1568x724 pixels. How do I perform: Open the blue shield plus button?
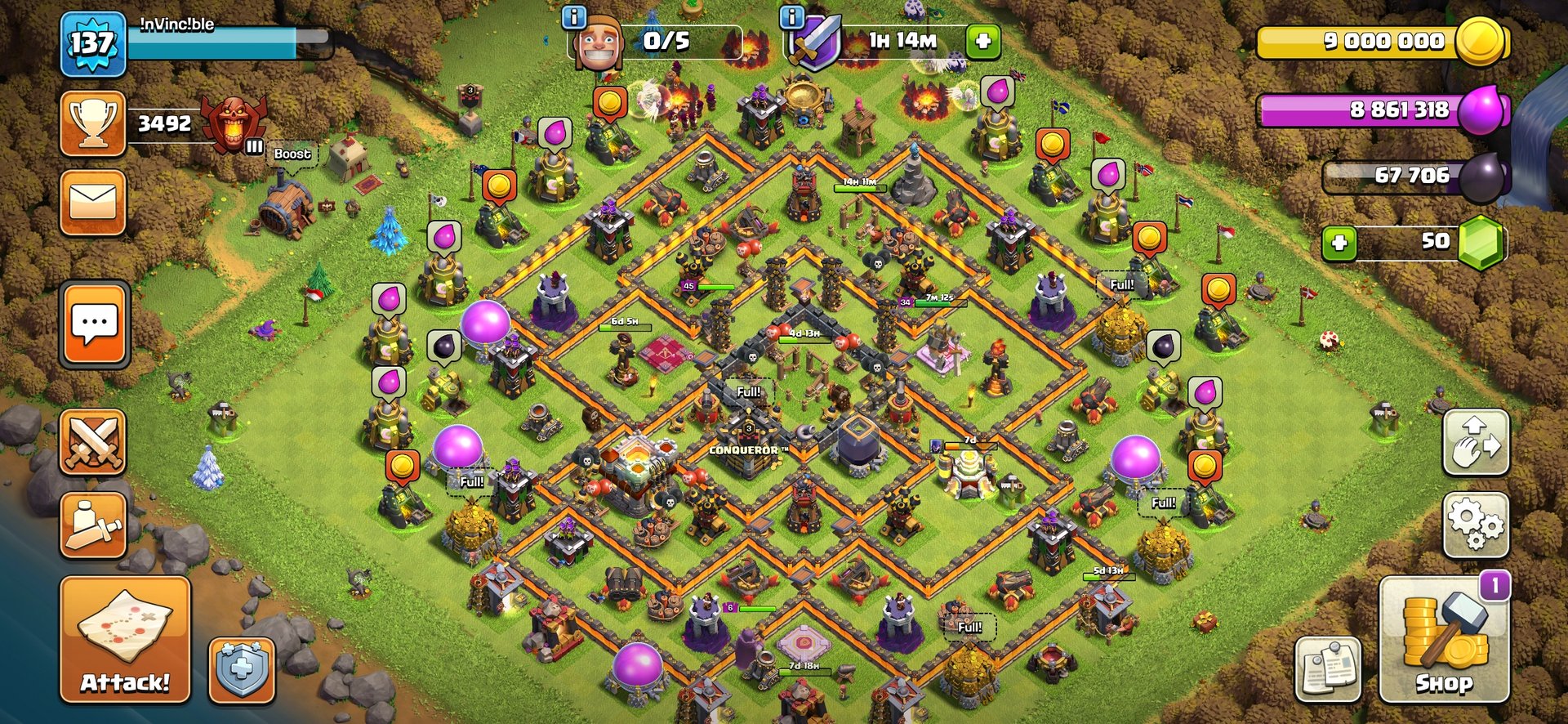(x=242, y=670)
